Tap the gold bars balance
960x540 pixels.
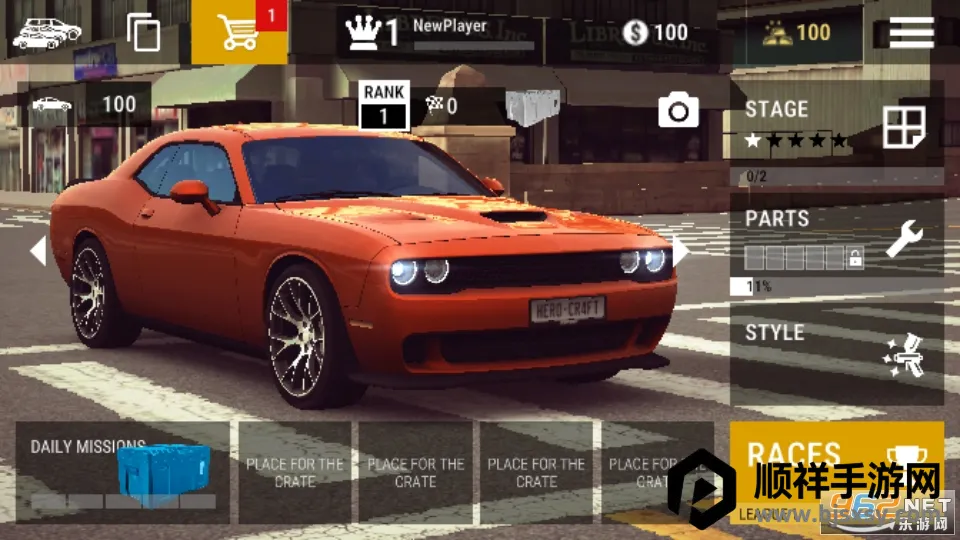click(796, 32)
